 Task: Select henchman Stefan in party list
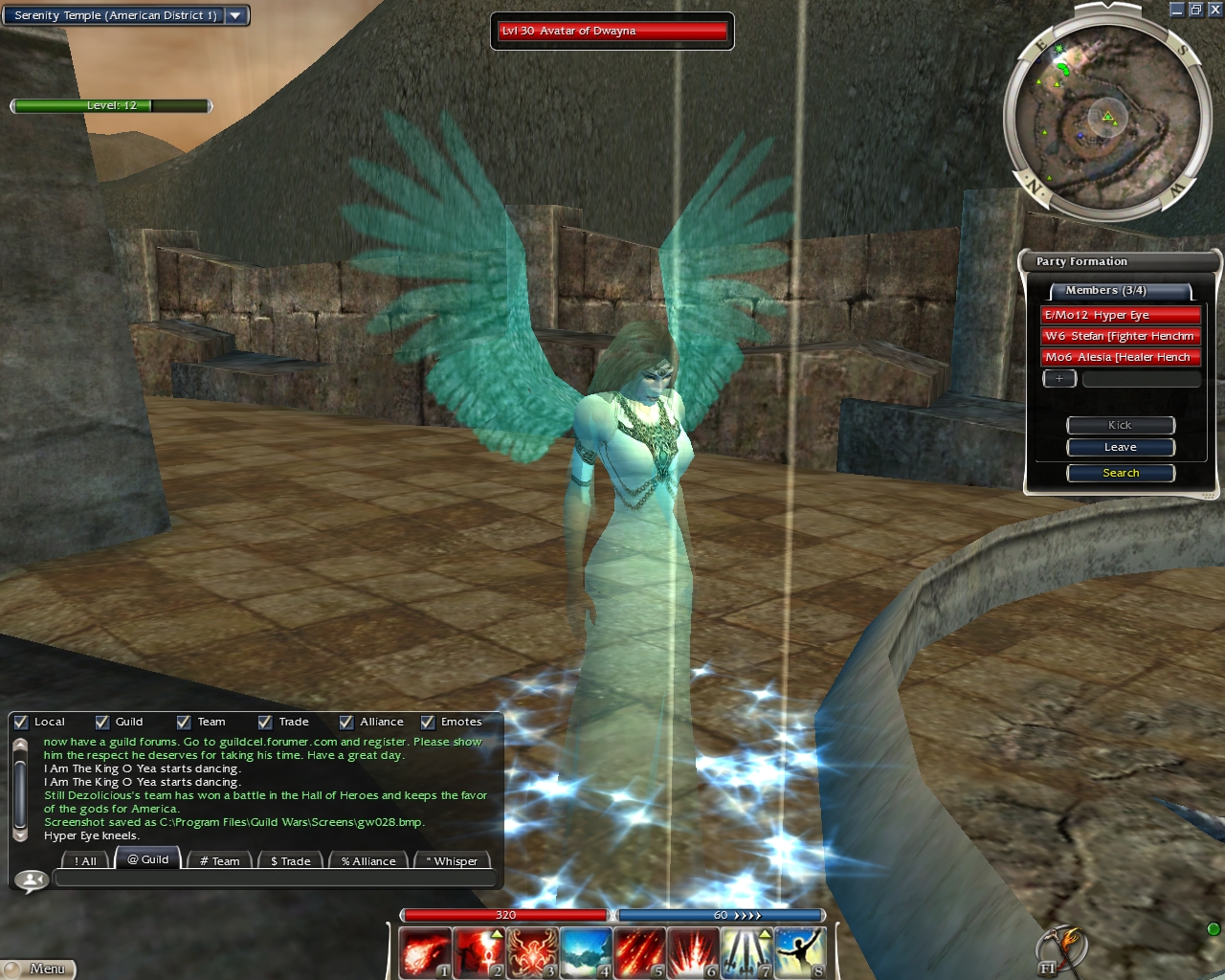(1120, 336)
